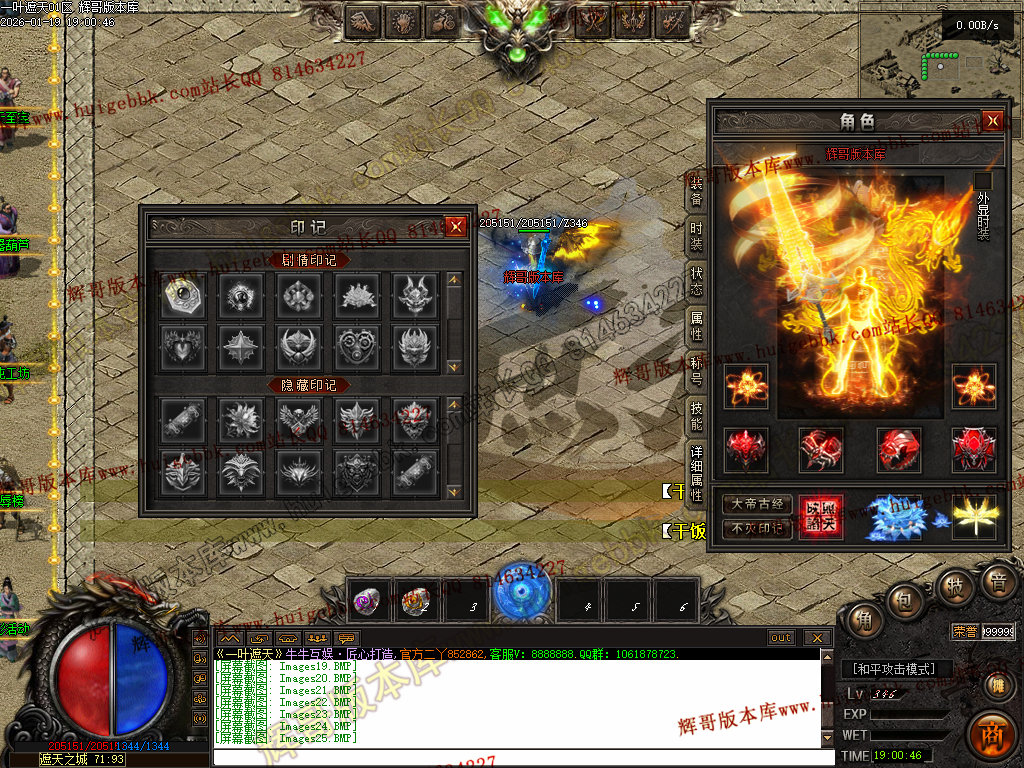Close the 角色 character panel
The height and width of the screenshot is (768, 1024).
click(992, 121)
